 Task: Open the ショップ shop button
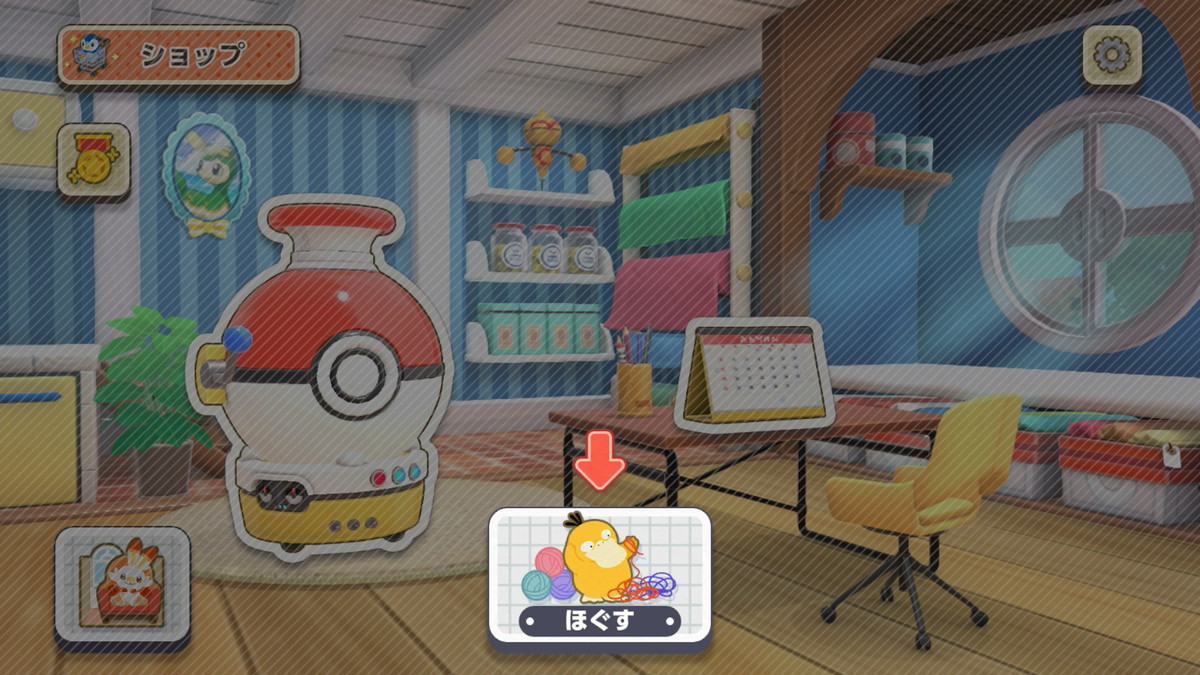pos(178,55)
